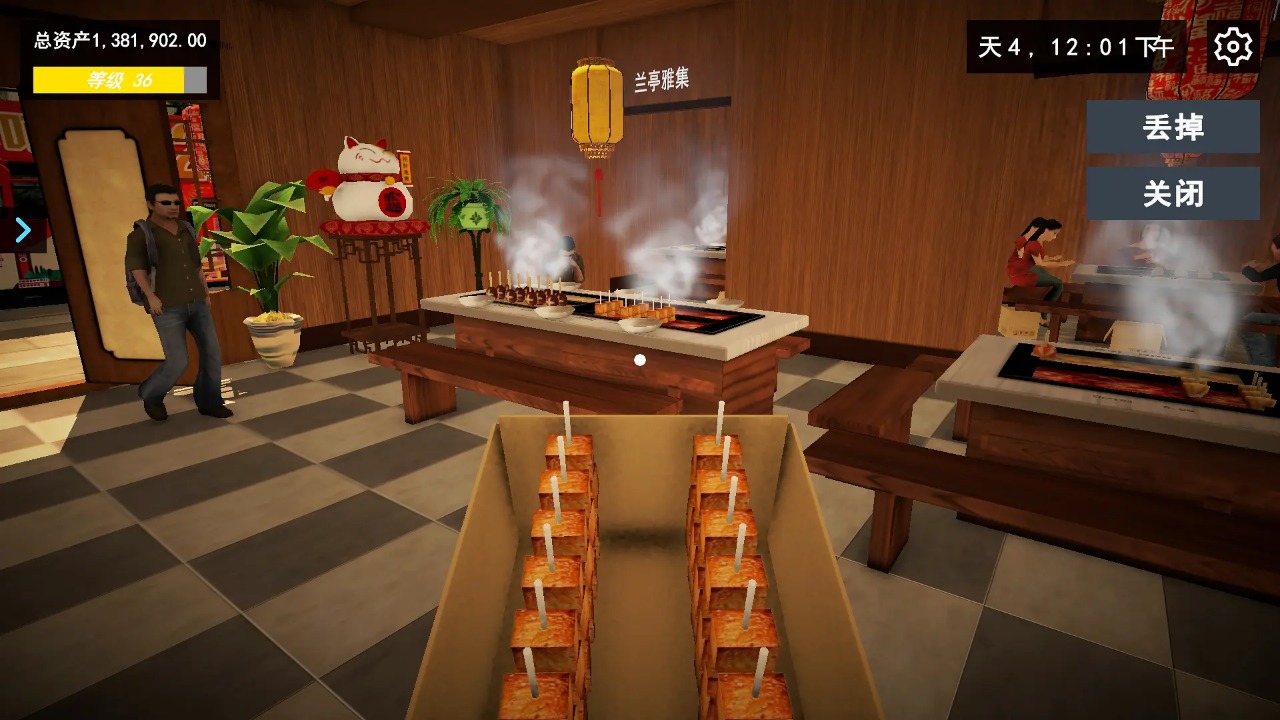The height and width of the screenshot is (720, 1280).
Task: Click the crosshair dot in screen center
Action: 640,360
